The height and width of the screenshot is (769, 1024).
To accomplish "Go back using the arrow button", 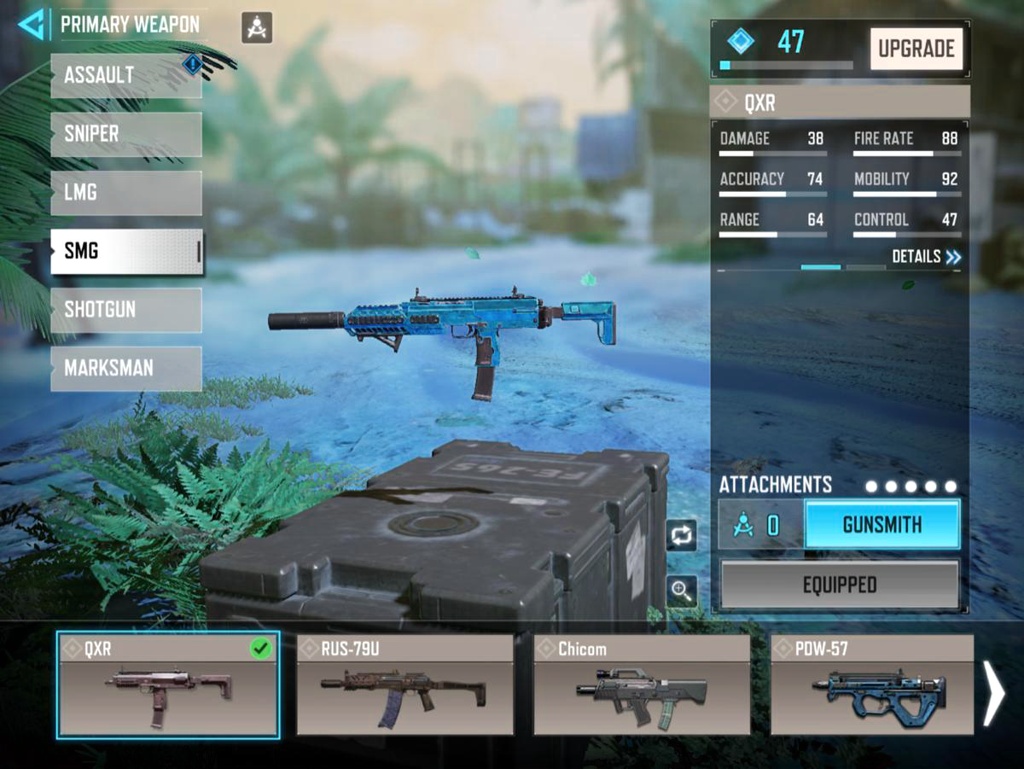I will pyautogui.click(x=31, y=24).
